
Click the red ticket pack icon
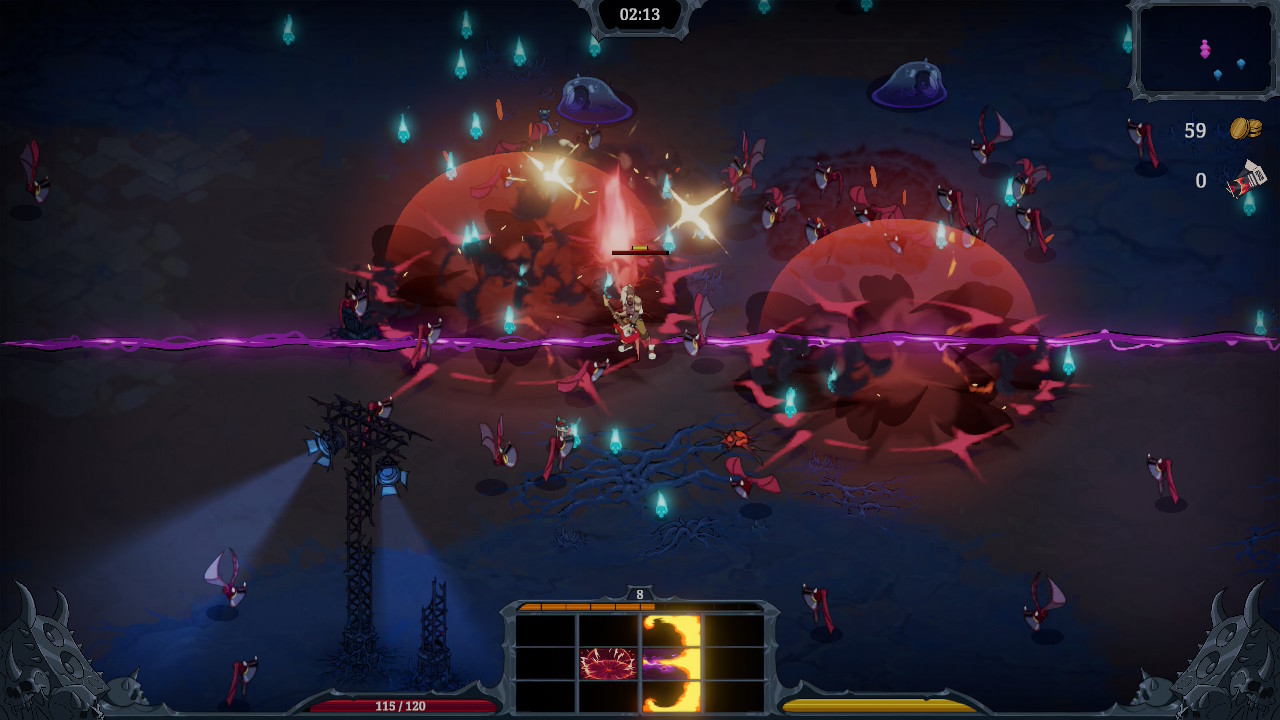click(x=1247, y=180)
